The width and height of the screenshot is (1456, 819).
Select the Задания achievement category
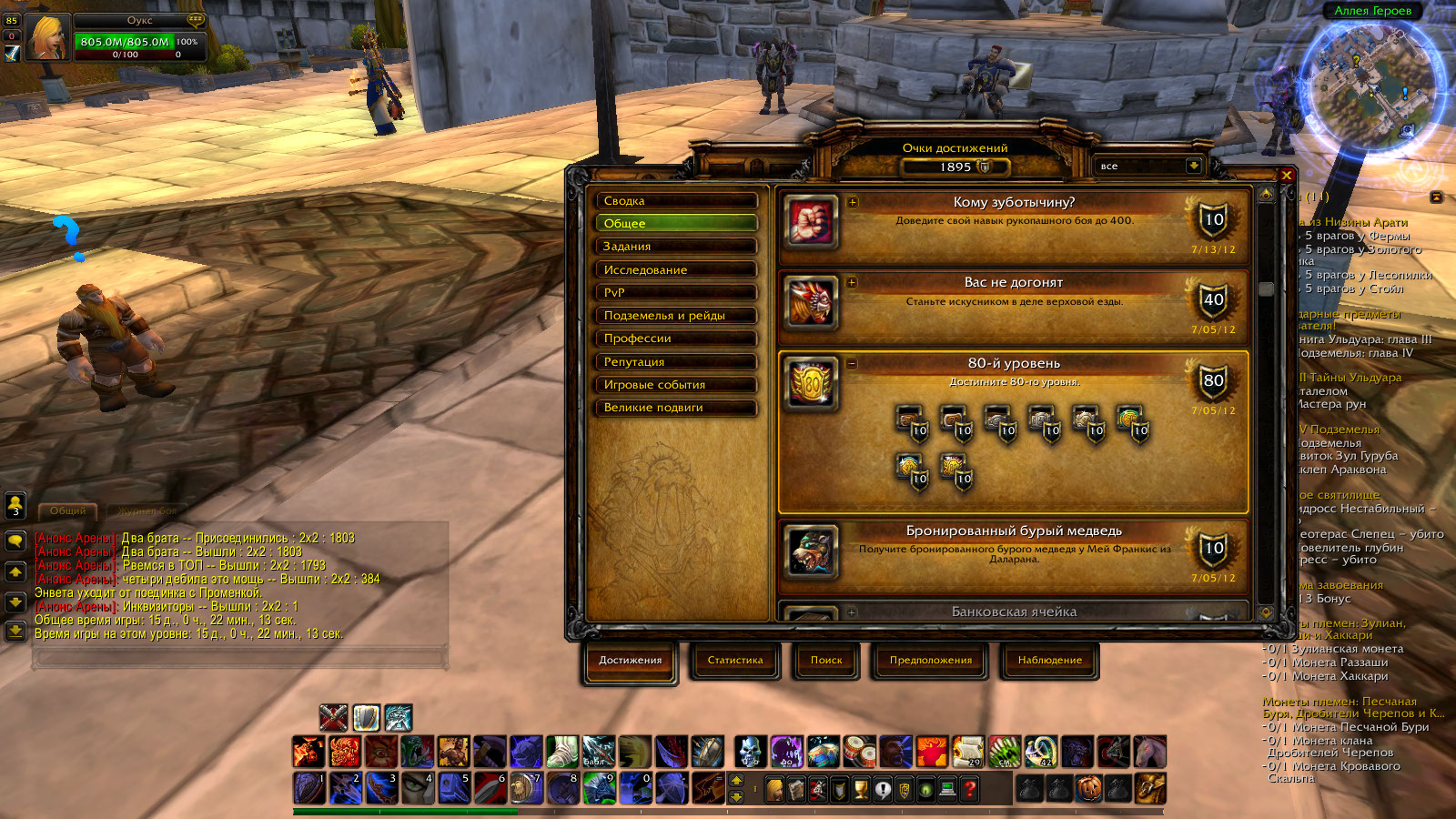point(675,247)
